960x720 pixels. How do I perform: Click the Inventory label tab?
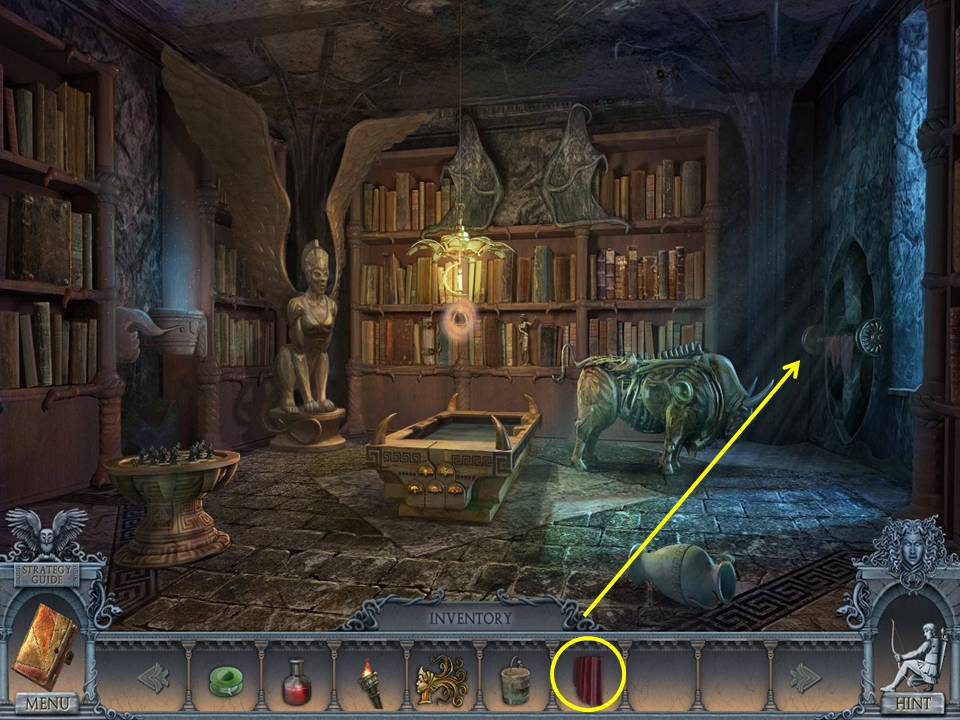tap(470, 617)
